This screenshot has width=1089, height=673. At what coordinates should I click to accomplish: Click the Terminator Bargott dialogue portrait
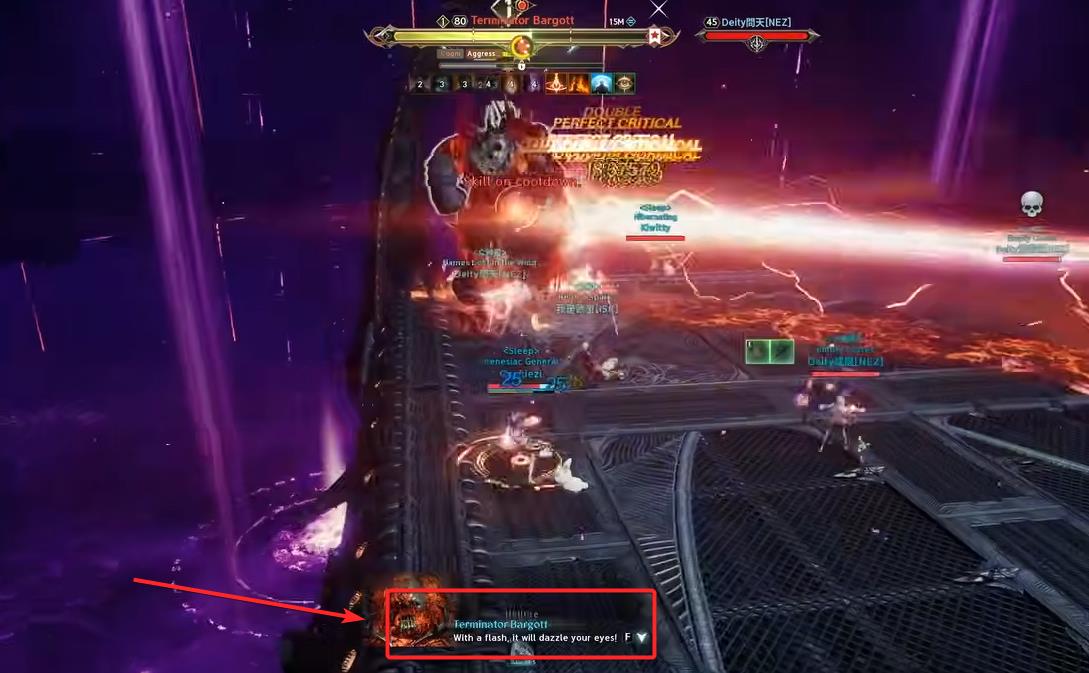coord(418,619)
